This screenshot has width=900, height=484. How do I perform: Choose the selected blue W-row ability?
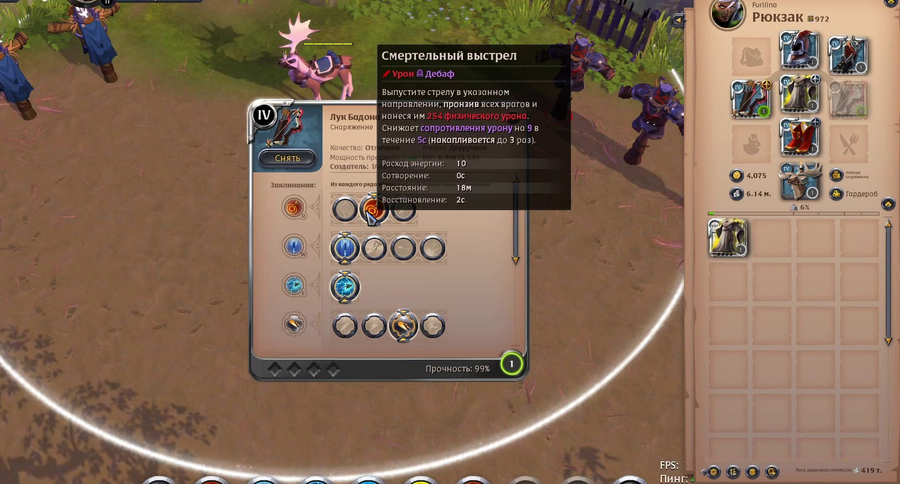tap(345, 247)
